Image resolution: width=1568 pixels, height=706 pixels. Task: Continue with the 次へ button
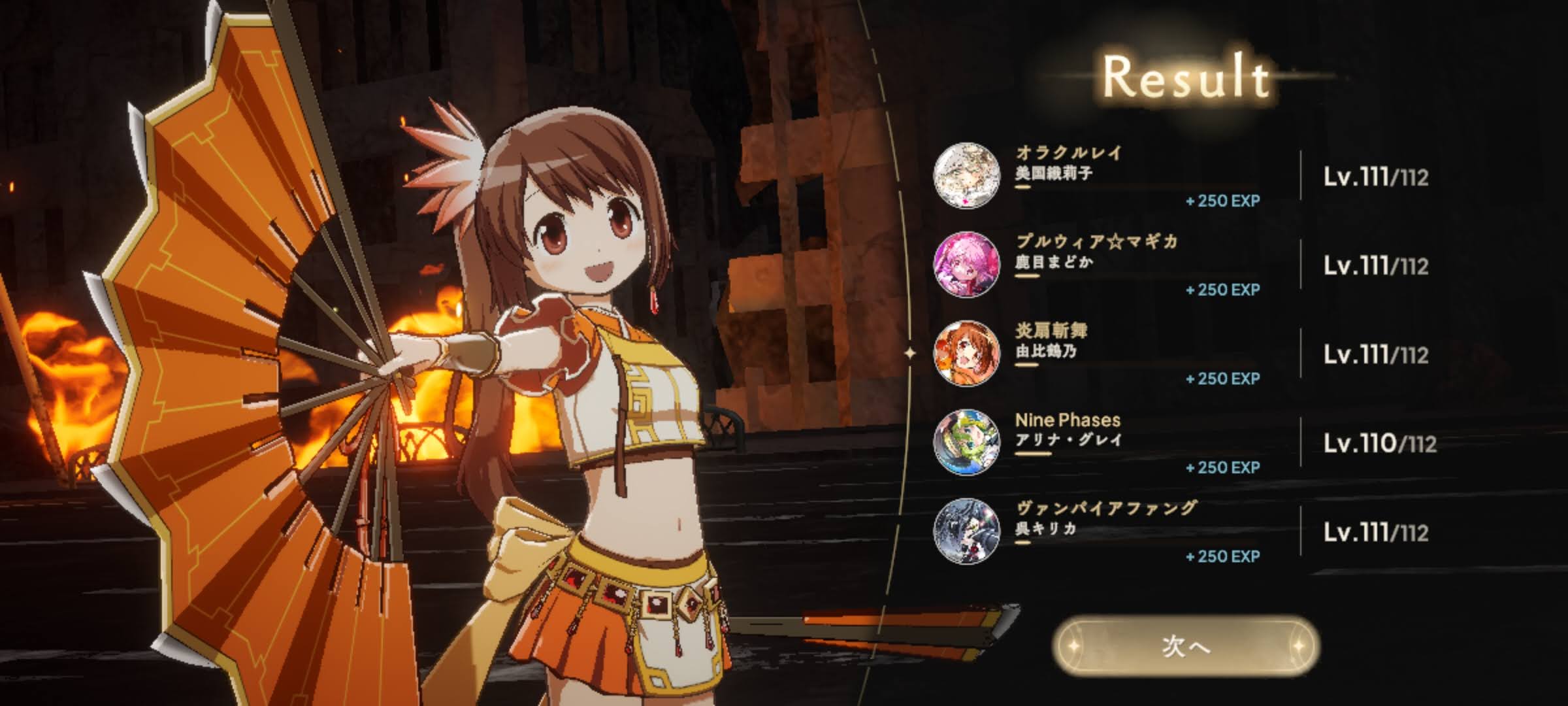[x=1185, y=647]
